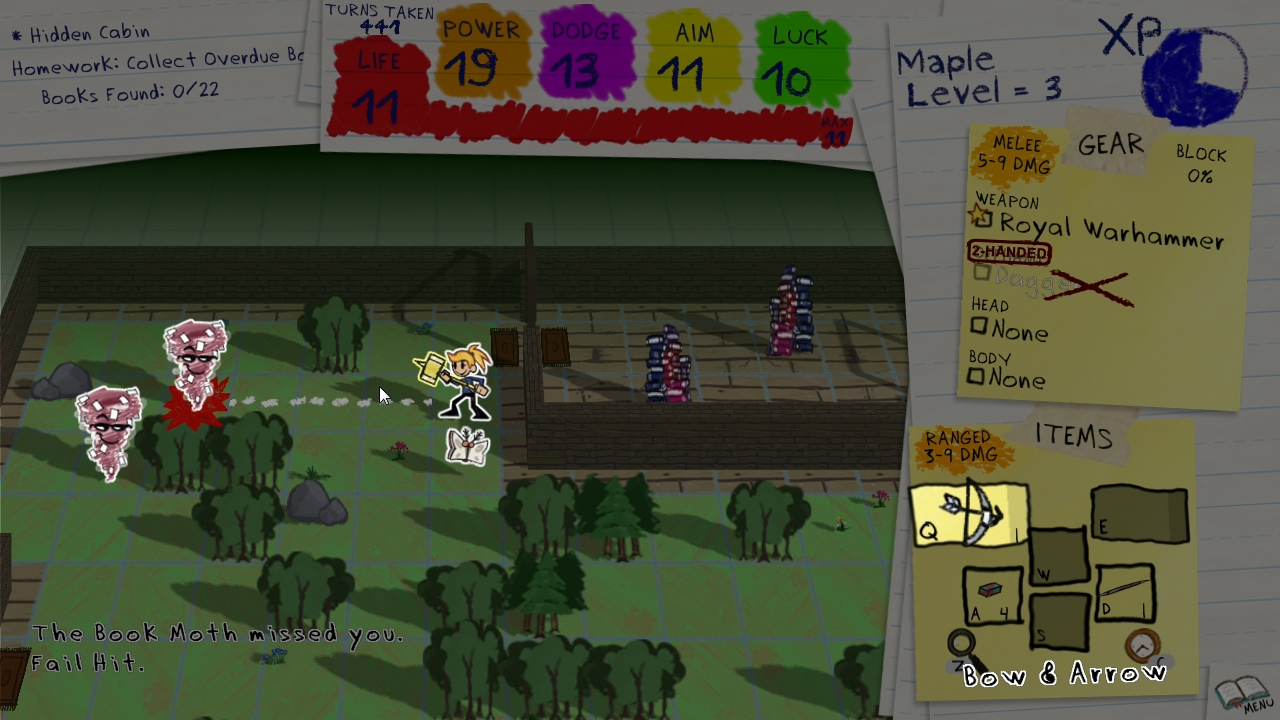The image size is (1280, 720).
Task: Toggle the crossed-out Dagger checkbox
Action: pyautogui.click(x=980, y=273)
